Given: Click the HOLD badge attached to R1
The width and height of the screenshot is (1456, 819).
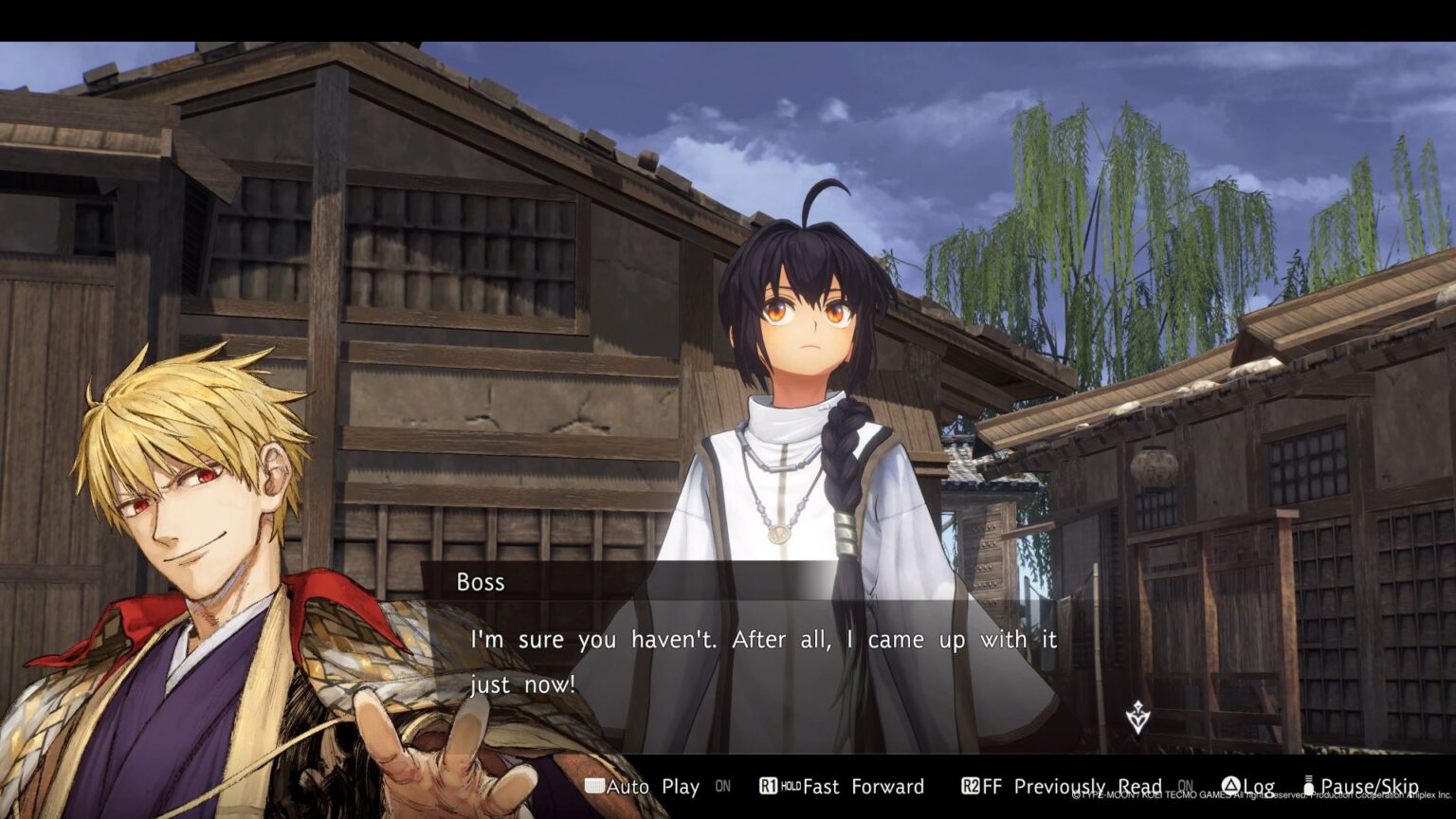Looking at the screenshot, I should [792, 786].
